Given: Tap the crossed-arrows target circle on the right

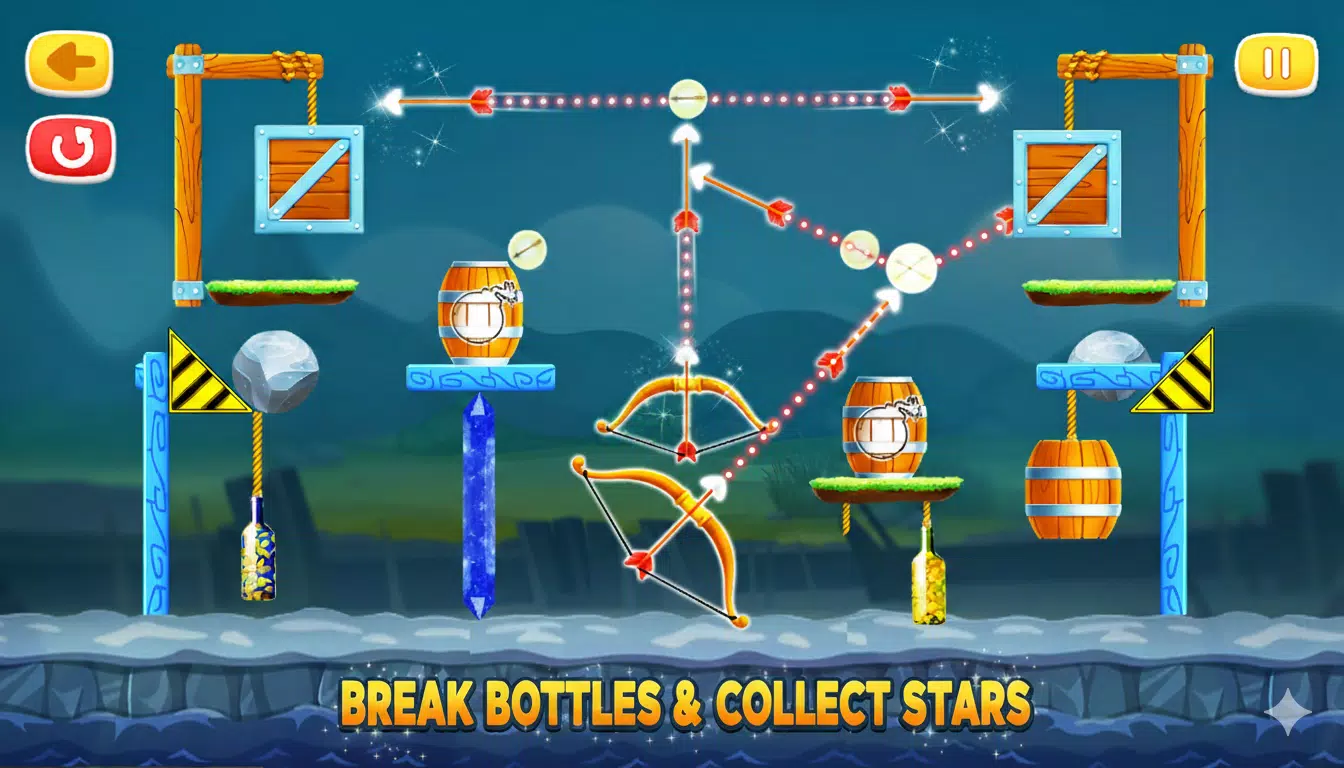Looking at the screenshot, I should (913, 266).
